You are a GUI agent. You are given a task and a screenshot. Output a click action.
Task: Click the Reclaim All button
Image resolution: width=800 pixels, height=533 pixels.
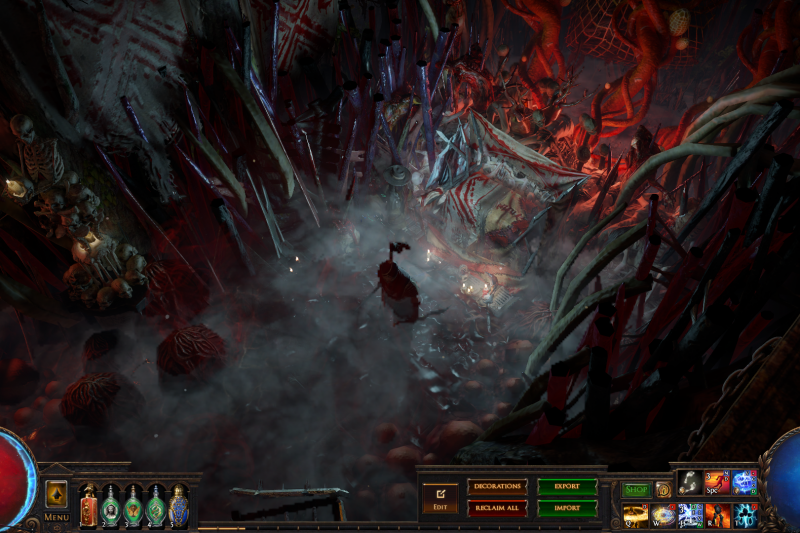pos(497,508)
